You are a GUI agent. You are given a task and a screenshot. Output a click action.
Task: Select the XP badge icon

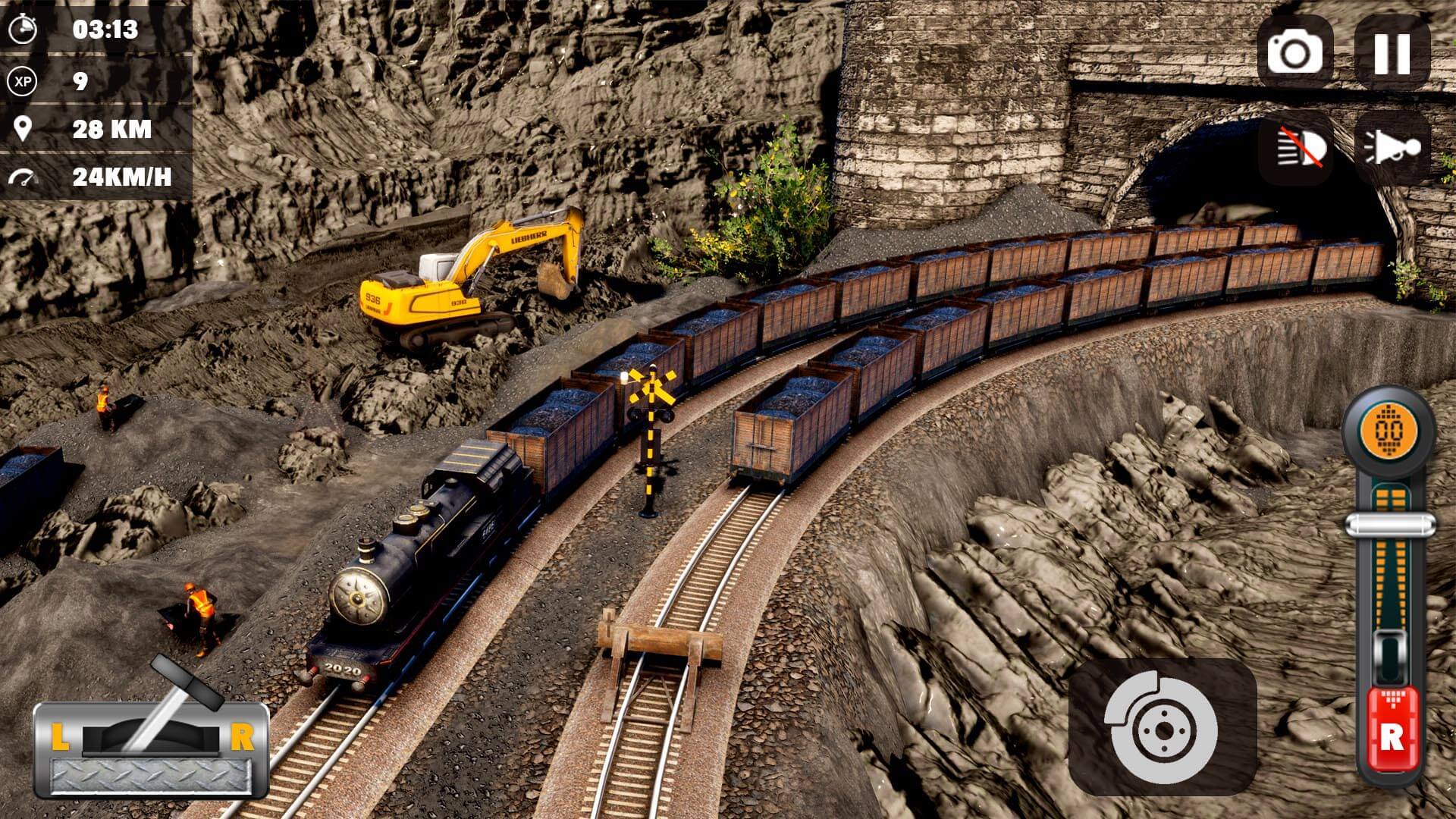tap(23, 81)
